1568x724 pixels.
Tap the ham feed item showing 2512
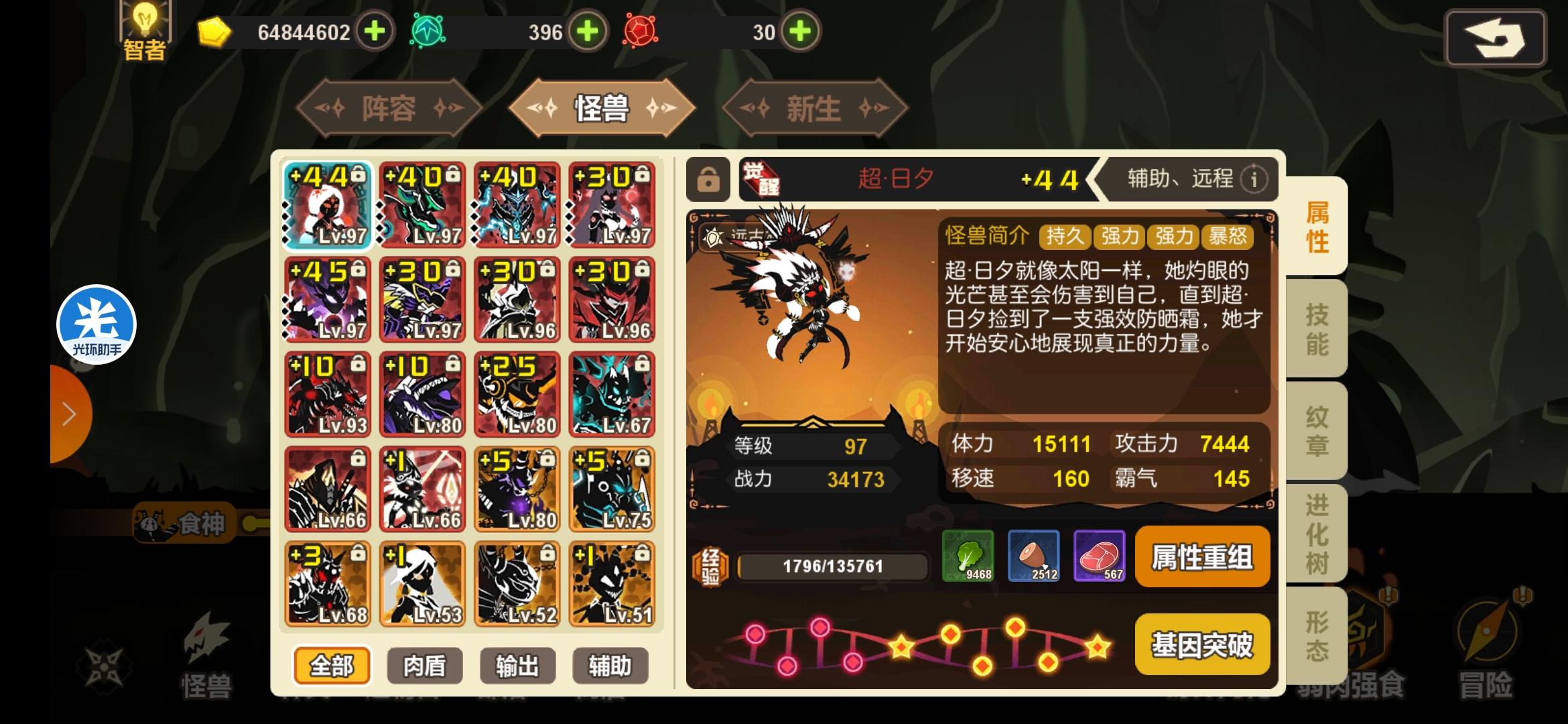pyautogui.click(x=1035, y=556)
